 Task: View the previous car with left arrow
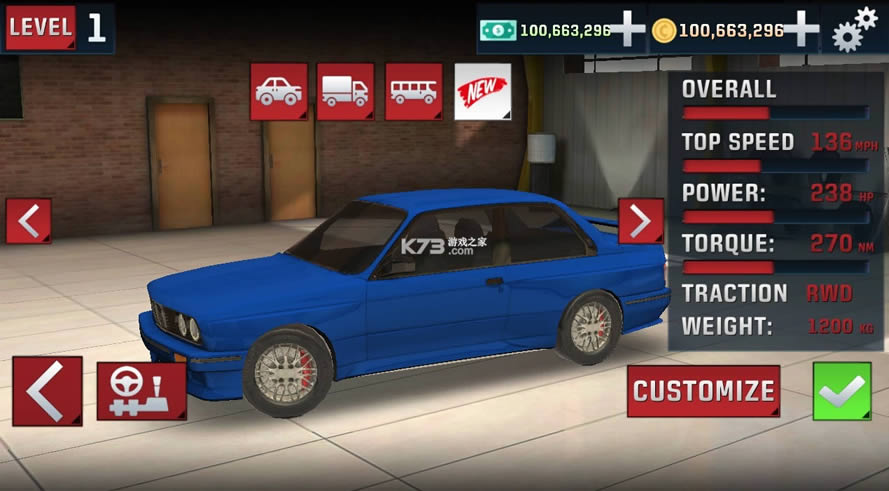[28, 221]
